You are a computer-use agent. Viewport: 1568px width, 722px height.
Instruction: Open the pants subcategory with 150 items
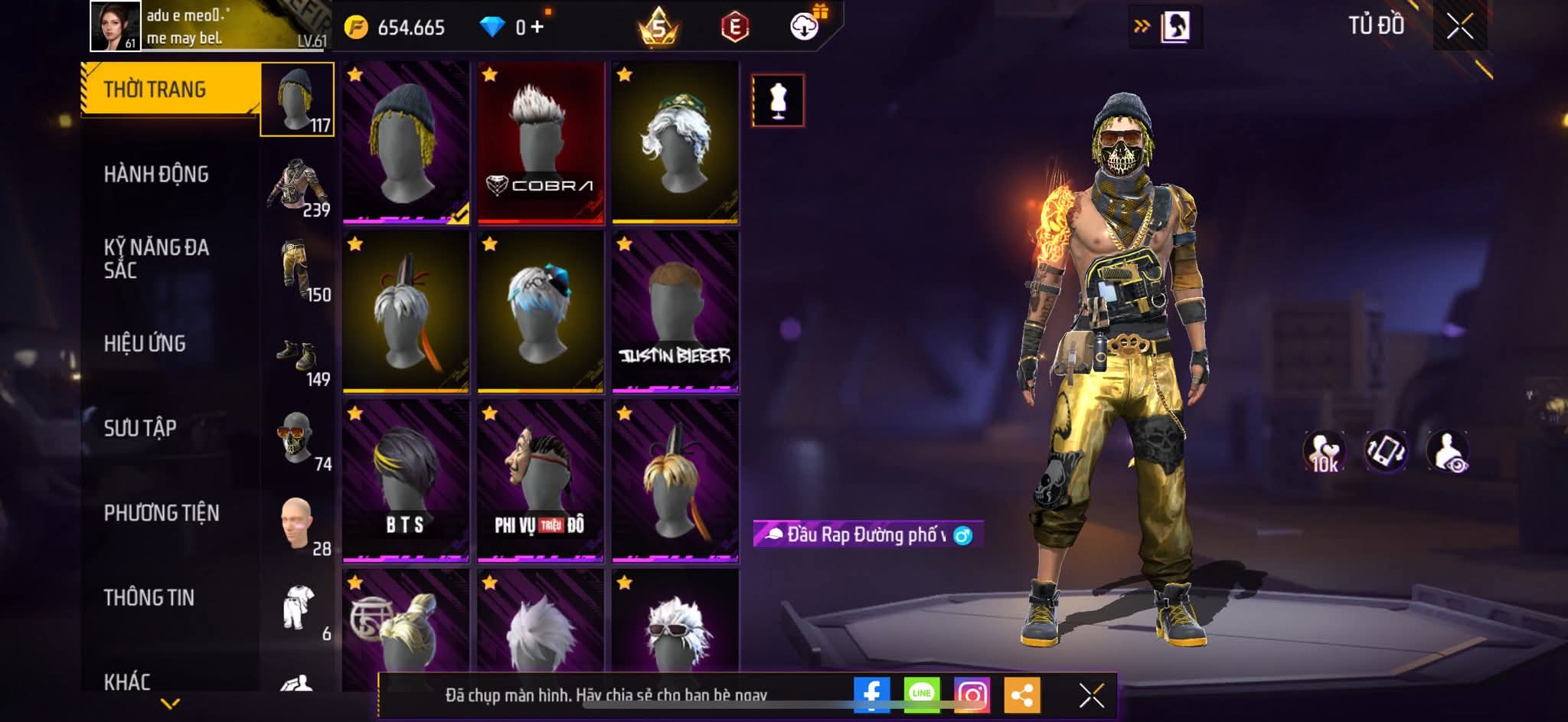point(299,270)
